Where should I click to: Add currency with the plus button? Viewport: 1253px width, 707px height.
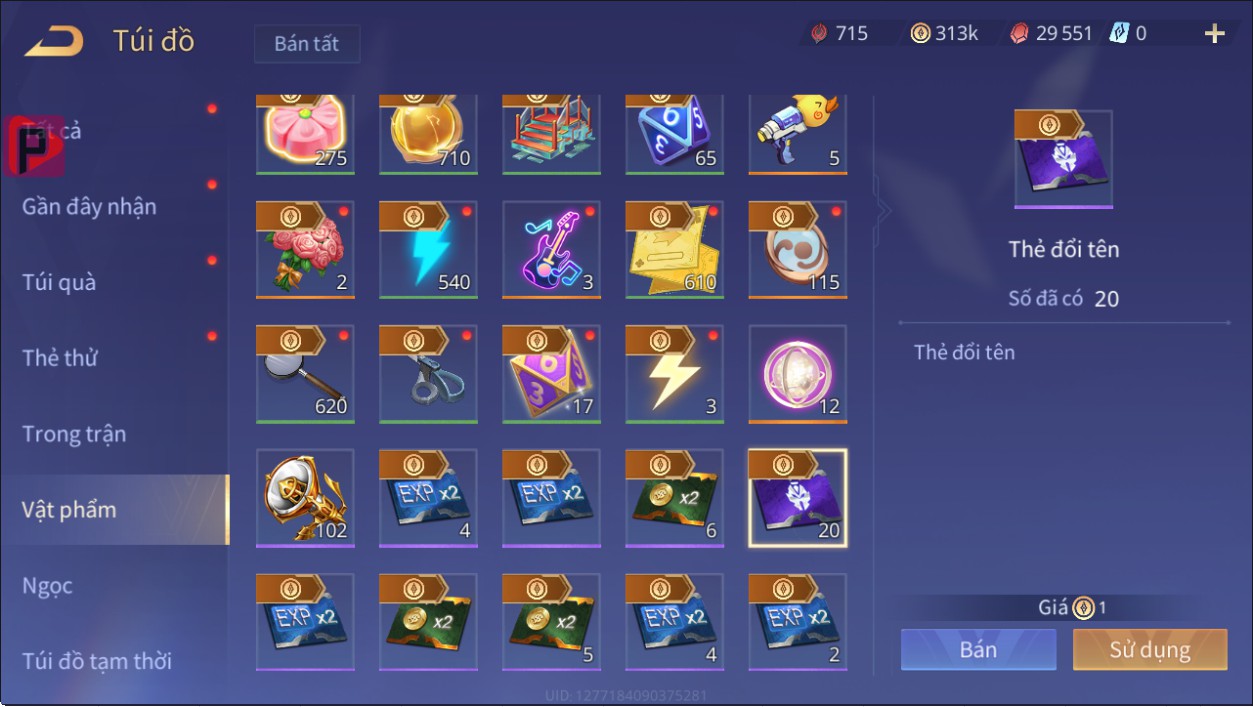[1215, 34]
